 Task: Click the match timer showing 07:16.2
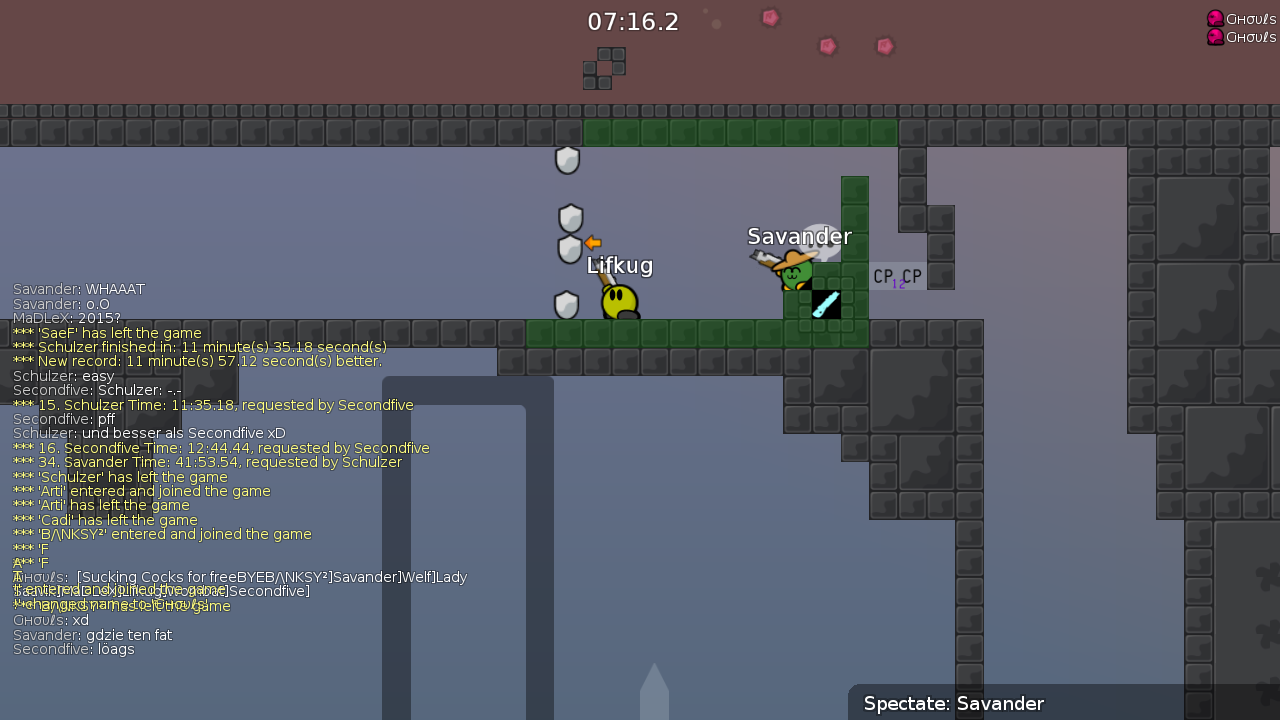point(632,21)
